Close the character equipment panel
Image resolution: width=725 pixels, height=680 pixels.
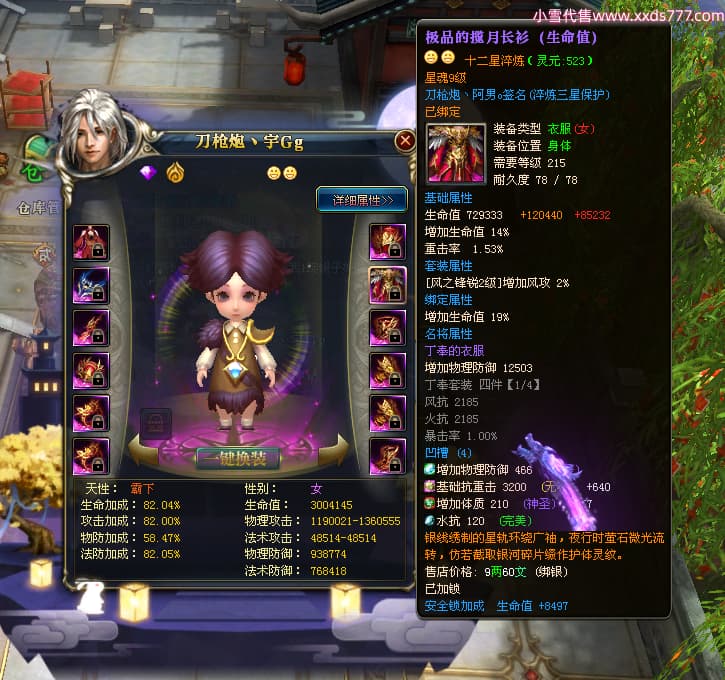(x=404, y=141)
